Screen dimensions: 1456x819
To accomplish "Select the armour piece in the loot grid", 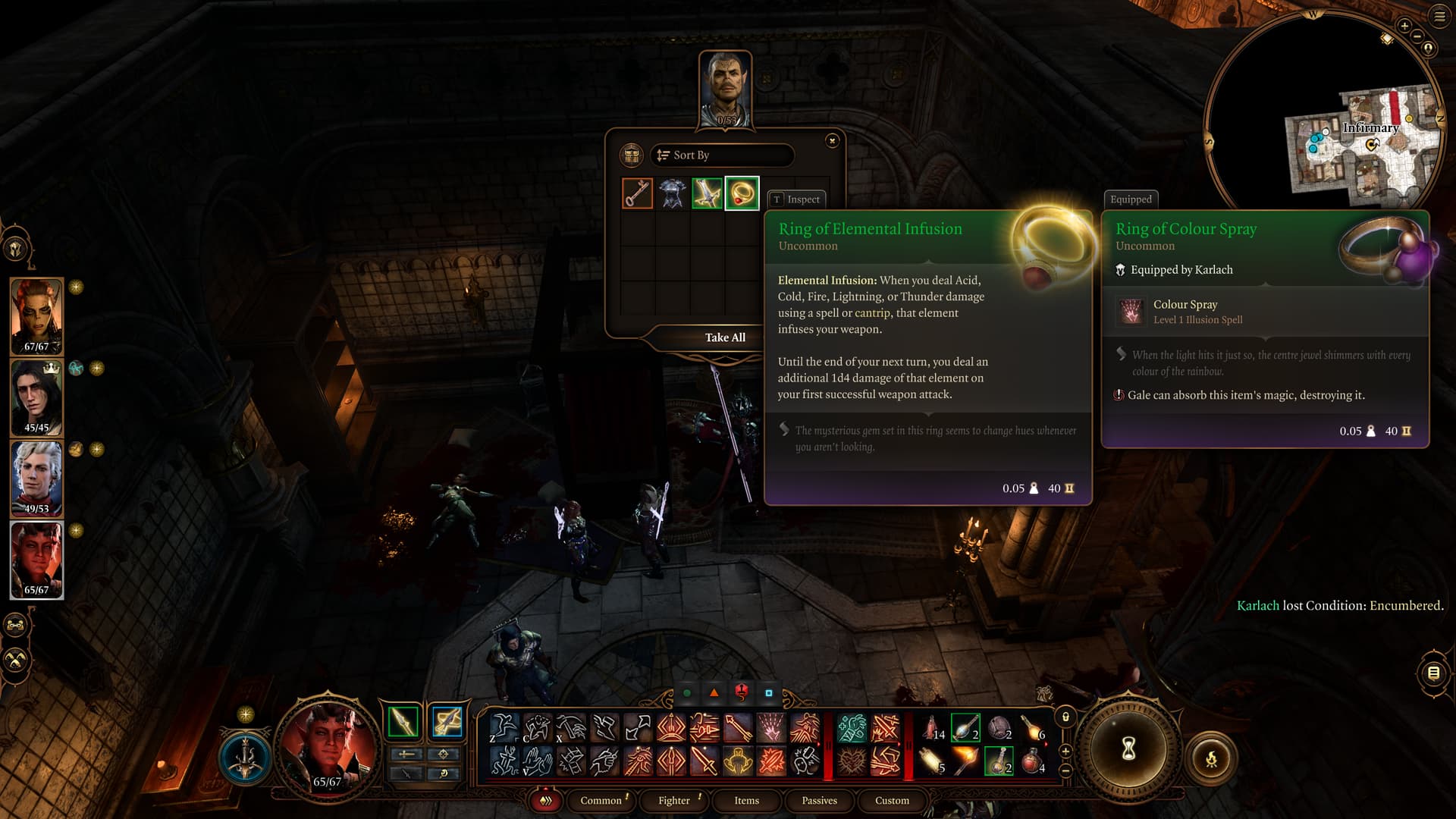I will 672,193.
